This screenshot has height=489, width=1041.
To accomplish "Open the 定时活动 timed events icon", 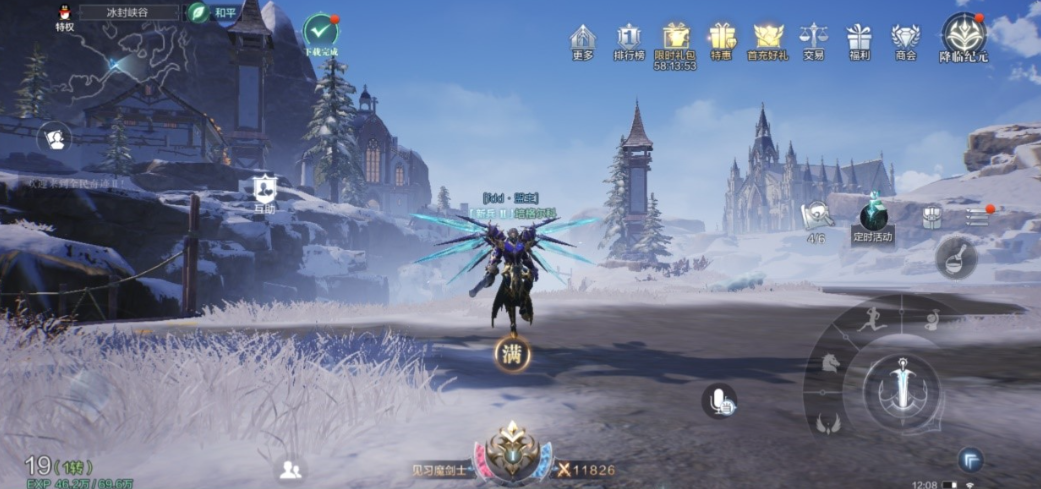I will [873, 217].
